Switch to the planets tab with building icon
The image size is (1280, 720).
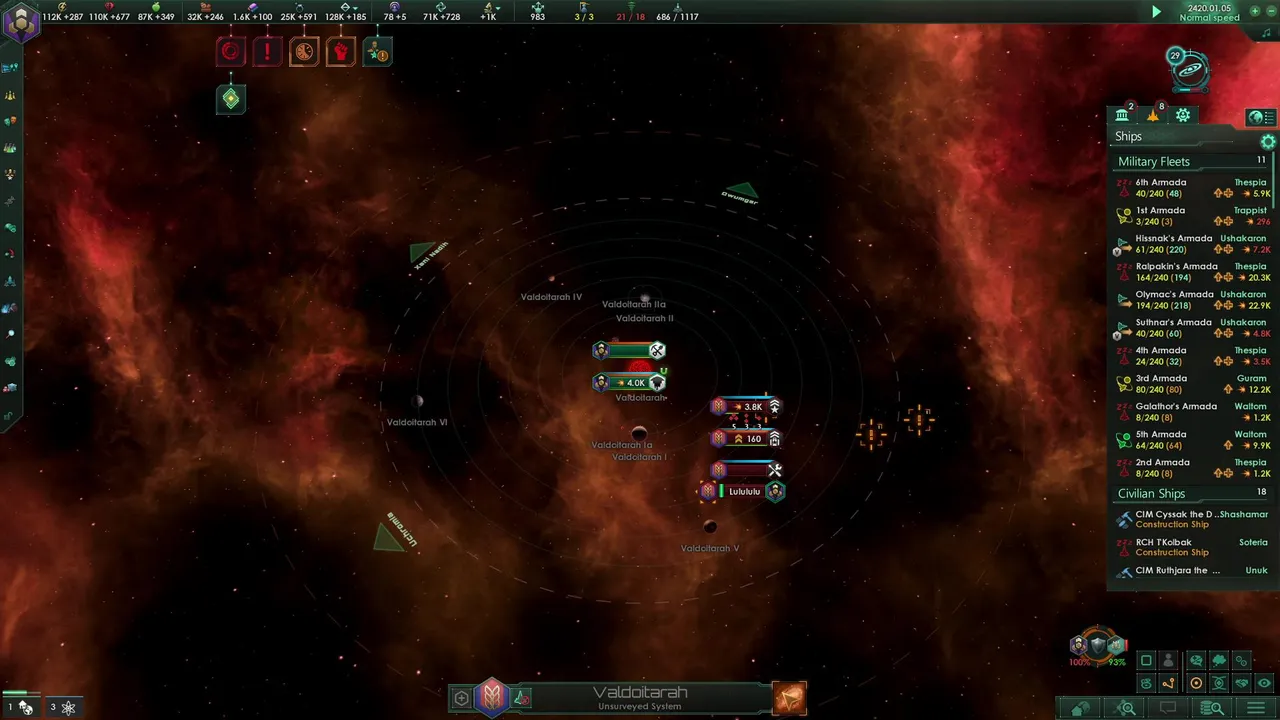[1122, 116]
